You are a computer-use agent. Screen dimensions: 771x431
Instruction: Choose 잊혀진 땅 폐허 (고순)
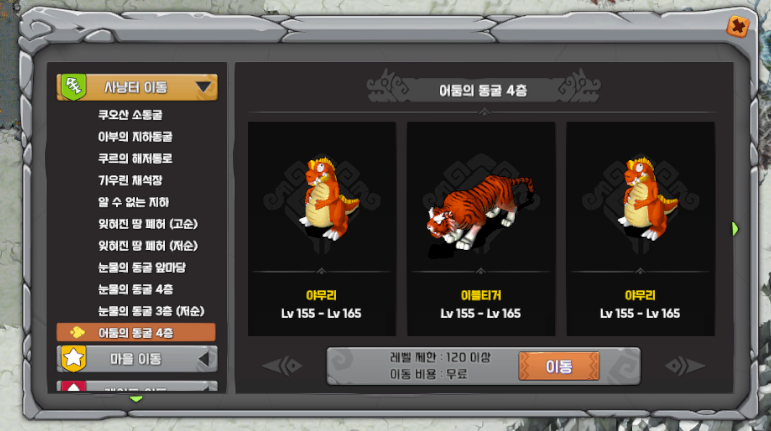(147, 223)
